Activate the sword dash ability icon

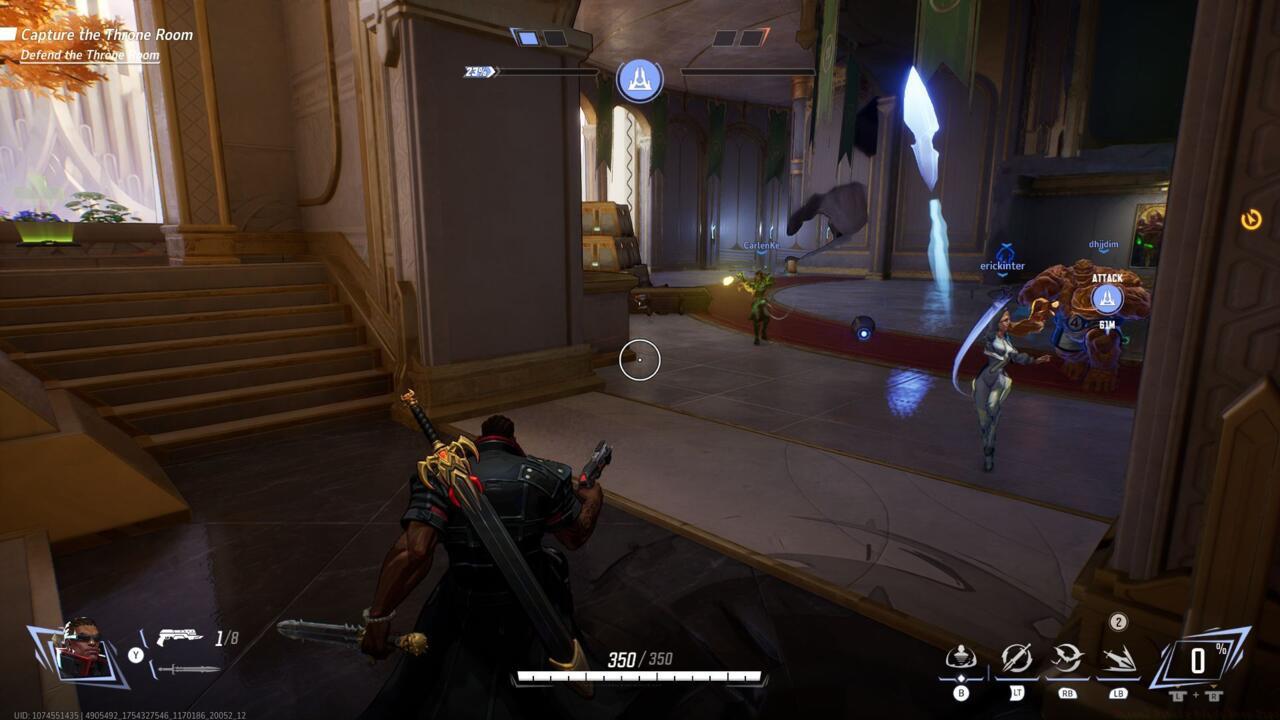[x=1118, y=658]
